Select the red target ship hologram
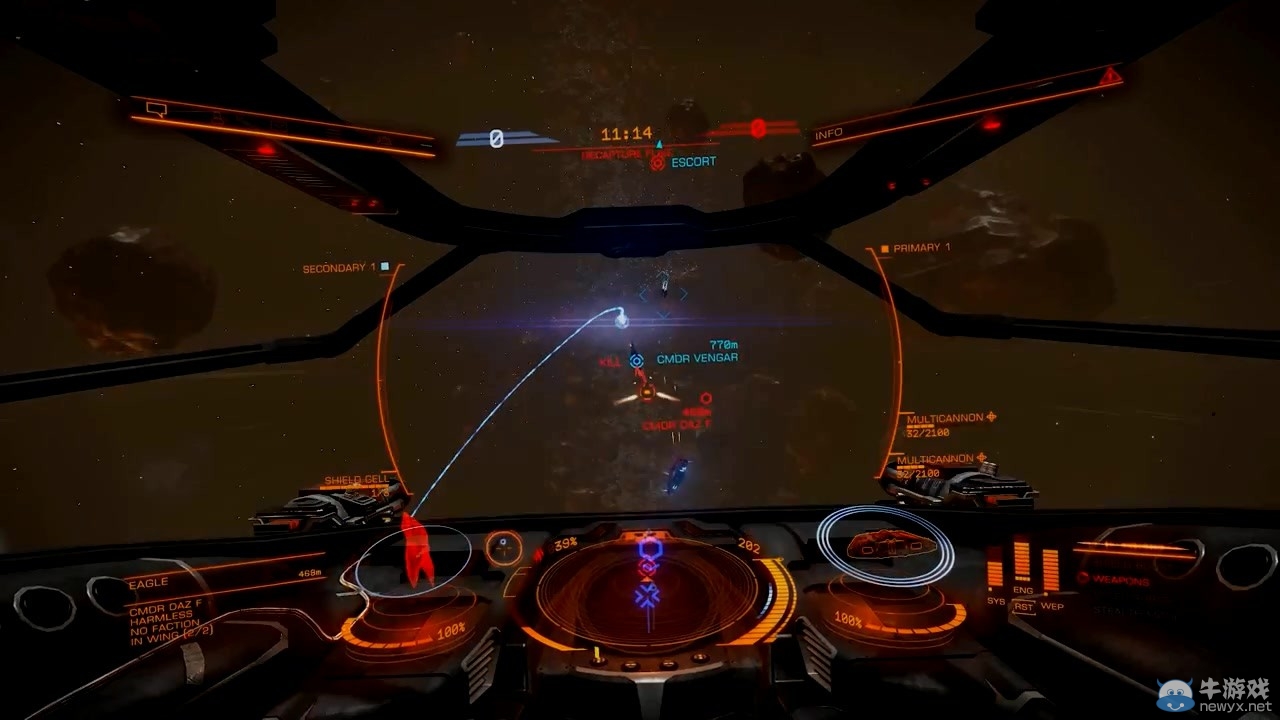 click(x=415, y=549)
